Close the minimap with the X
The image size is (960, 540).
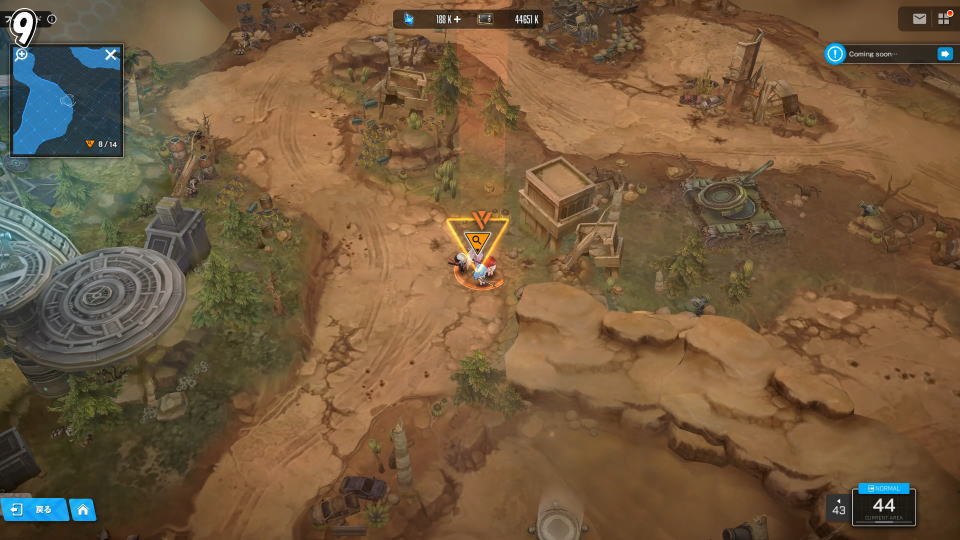click(111, 55)
